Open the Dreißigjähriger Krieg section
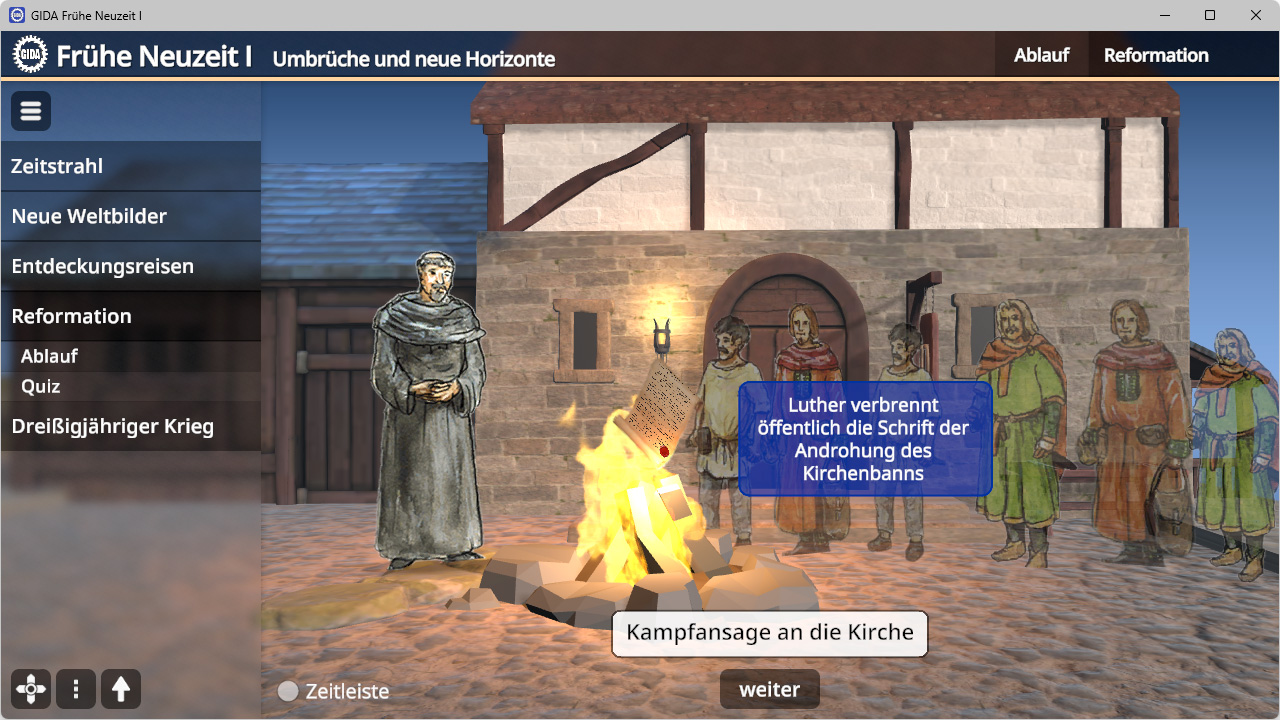1280x720 pixels. click(x=112, y=426)
